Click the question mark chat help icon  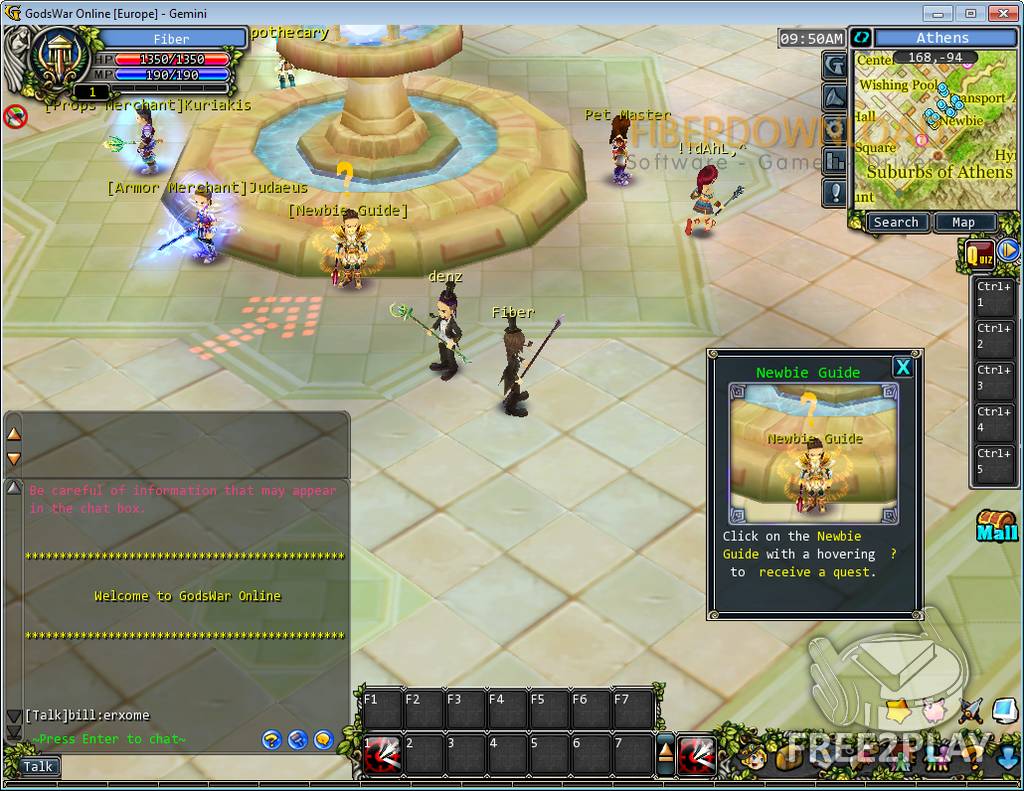pyautogui.click(x=271, y=740)
